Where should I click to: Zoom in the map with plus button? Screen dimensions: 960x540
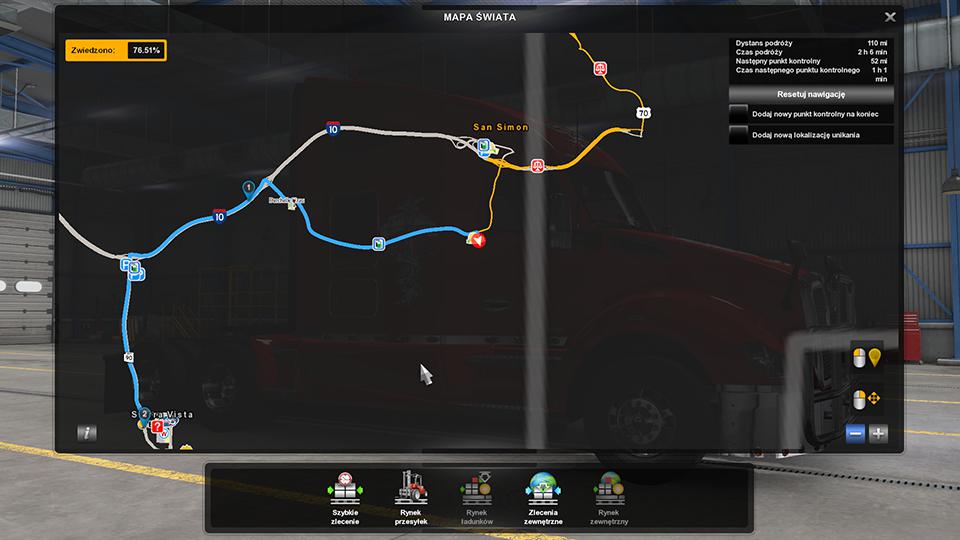point(878,433)
